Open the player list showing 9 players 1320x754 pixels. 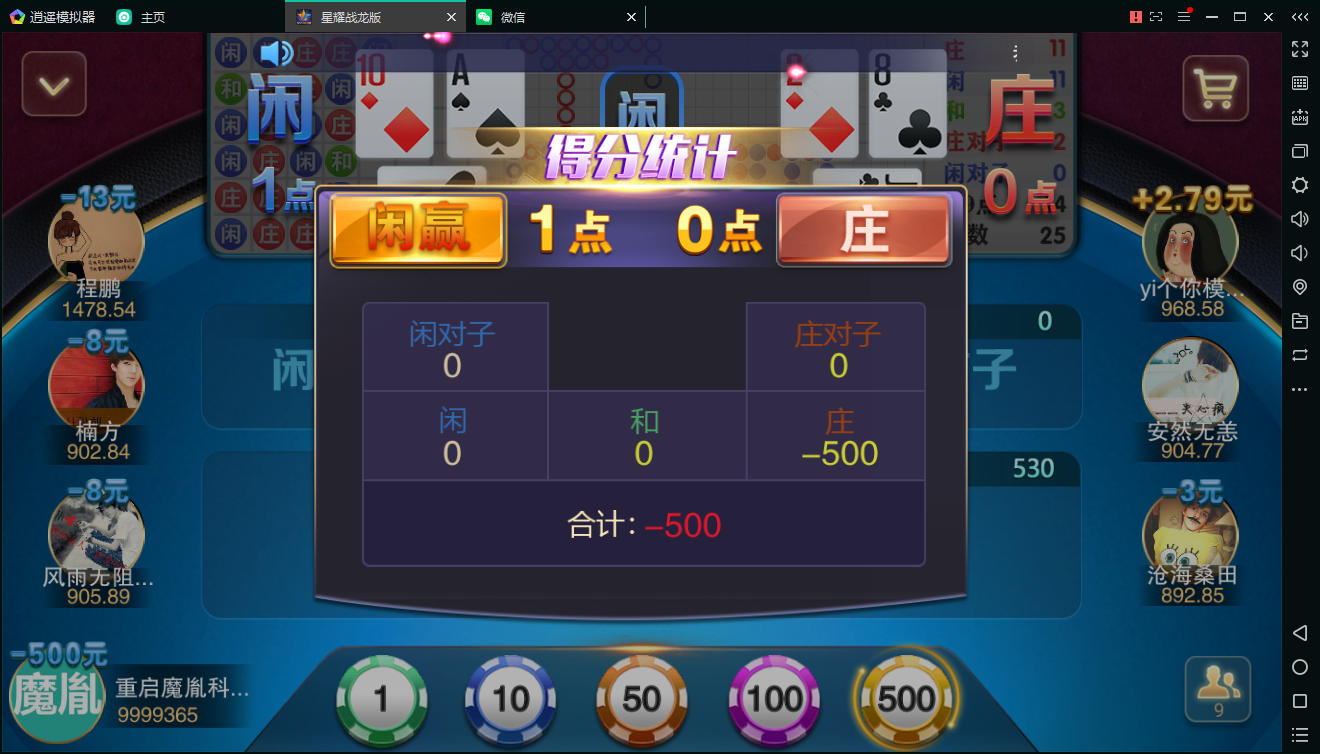pyautogui.click(x=1216, y=689)
